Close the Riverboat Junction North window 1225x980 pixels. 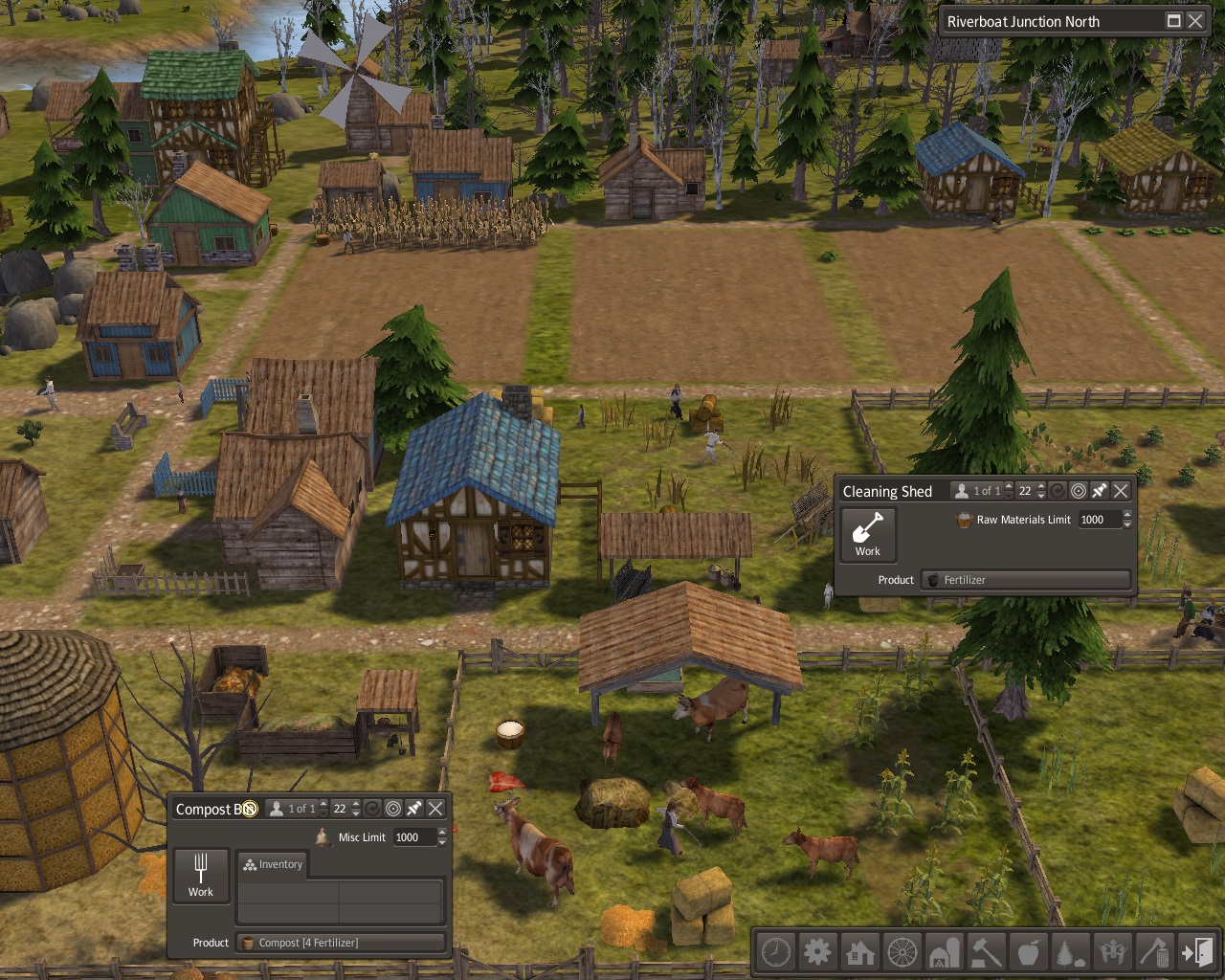[x=1195, y=21]
